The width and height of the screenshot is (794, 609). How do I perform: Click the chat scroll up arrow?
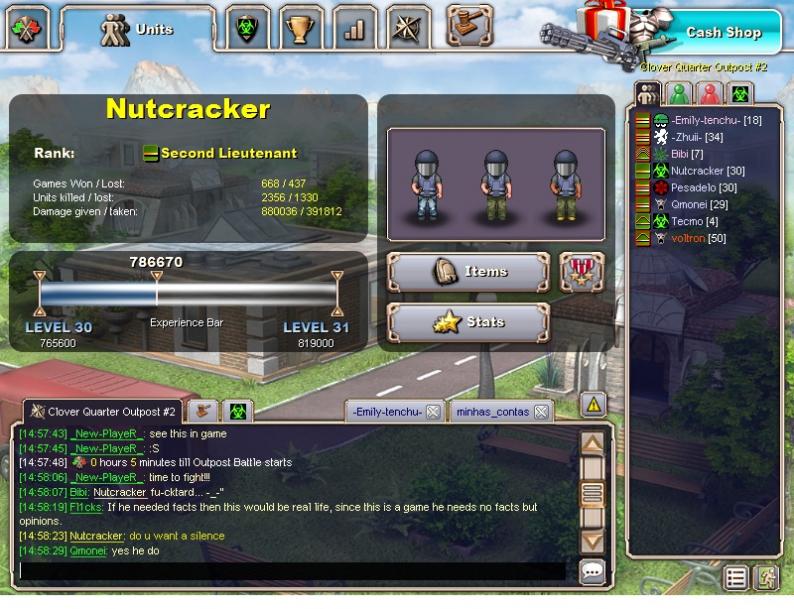592,443
